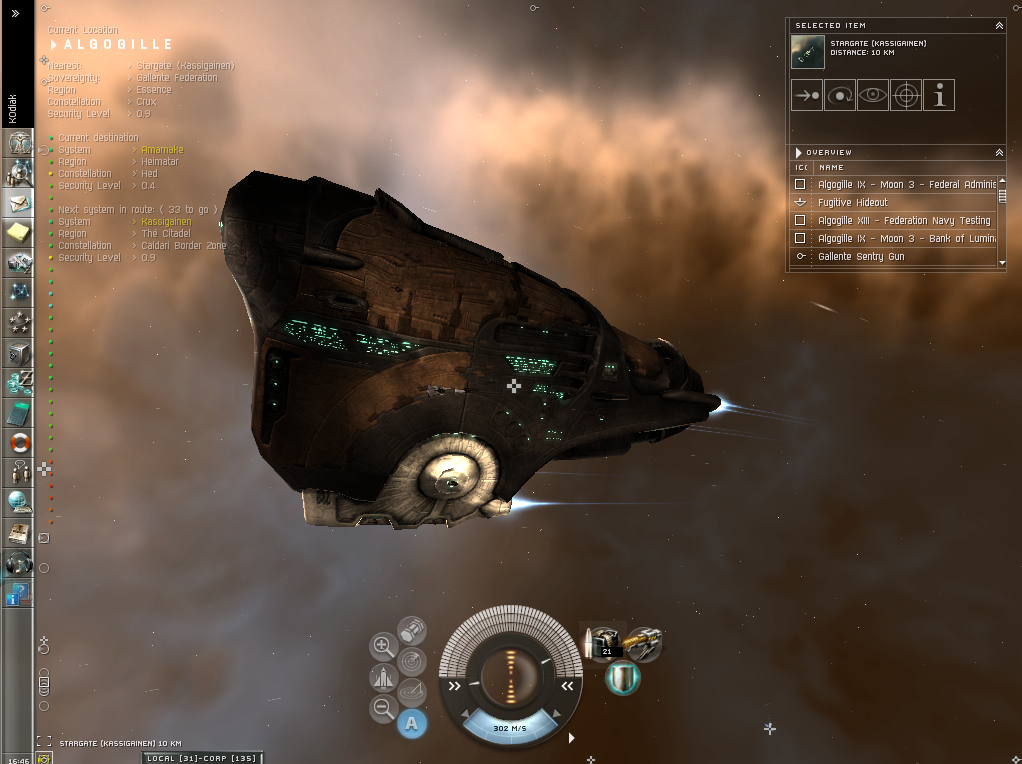Choose the Federation Navy Testing station row
This screenshot has width=1022, height=764.
pos(904,220)
